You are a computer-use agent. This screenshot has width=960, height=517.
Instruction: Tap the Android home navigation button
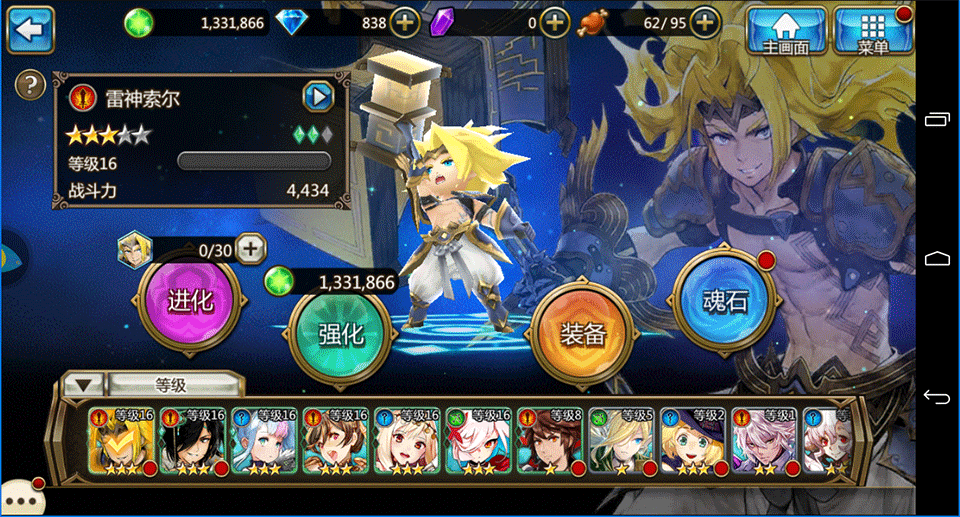[x=937, y=258]
